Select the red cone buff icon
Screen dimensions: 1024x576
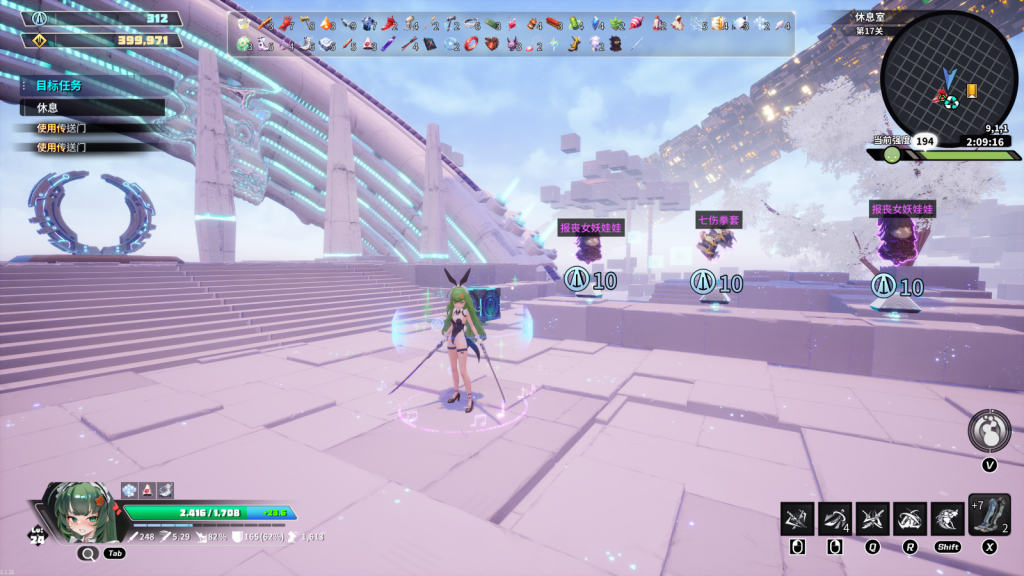pos(147,489)
